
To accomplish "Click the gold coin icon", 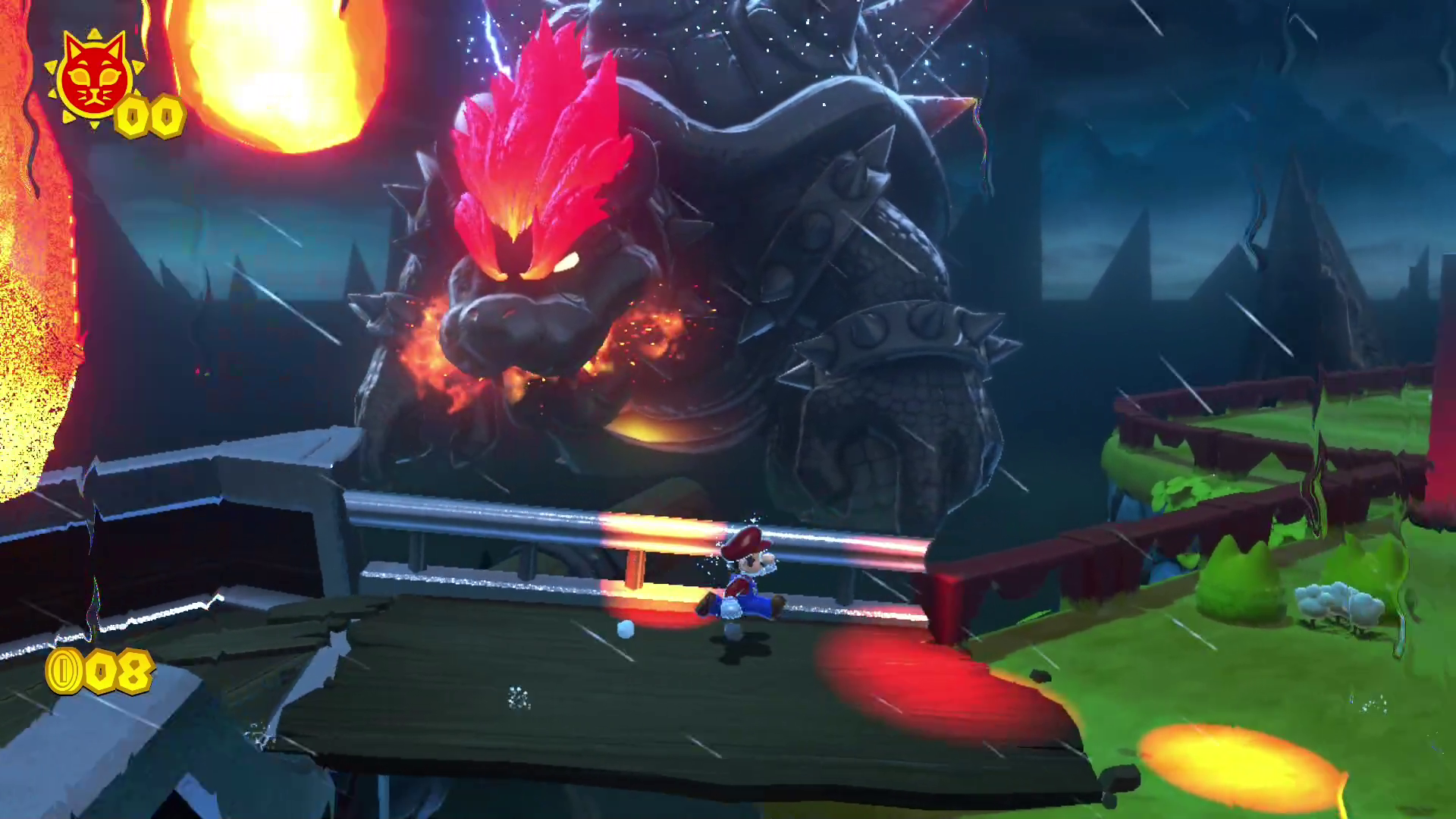I will click(64, 670).
